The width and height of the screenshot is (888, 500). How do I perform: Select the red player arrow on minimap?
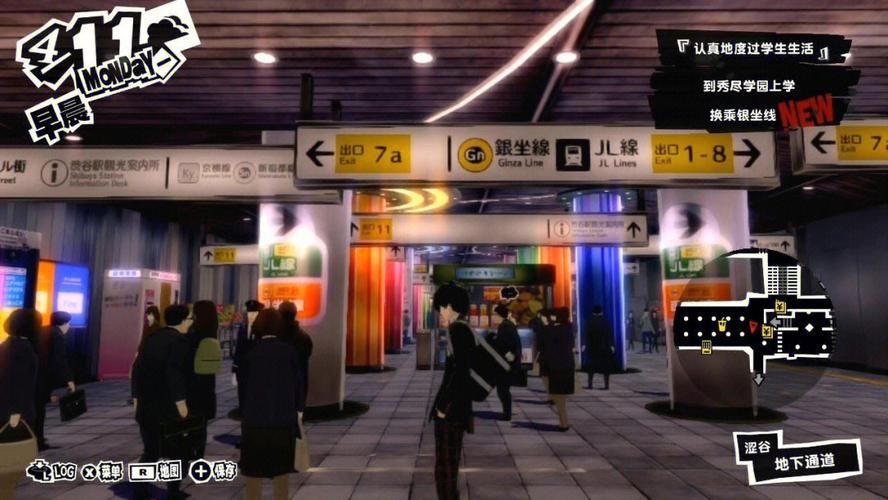[x=754, y=328]
